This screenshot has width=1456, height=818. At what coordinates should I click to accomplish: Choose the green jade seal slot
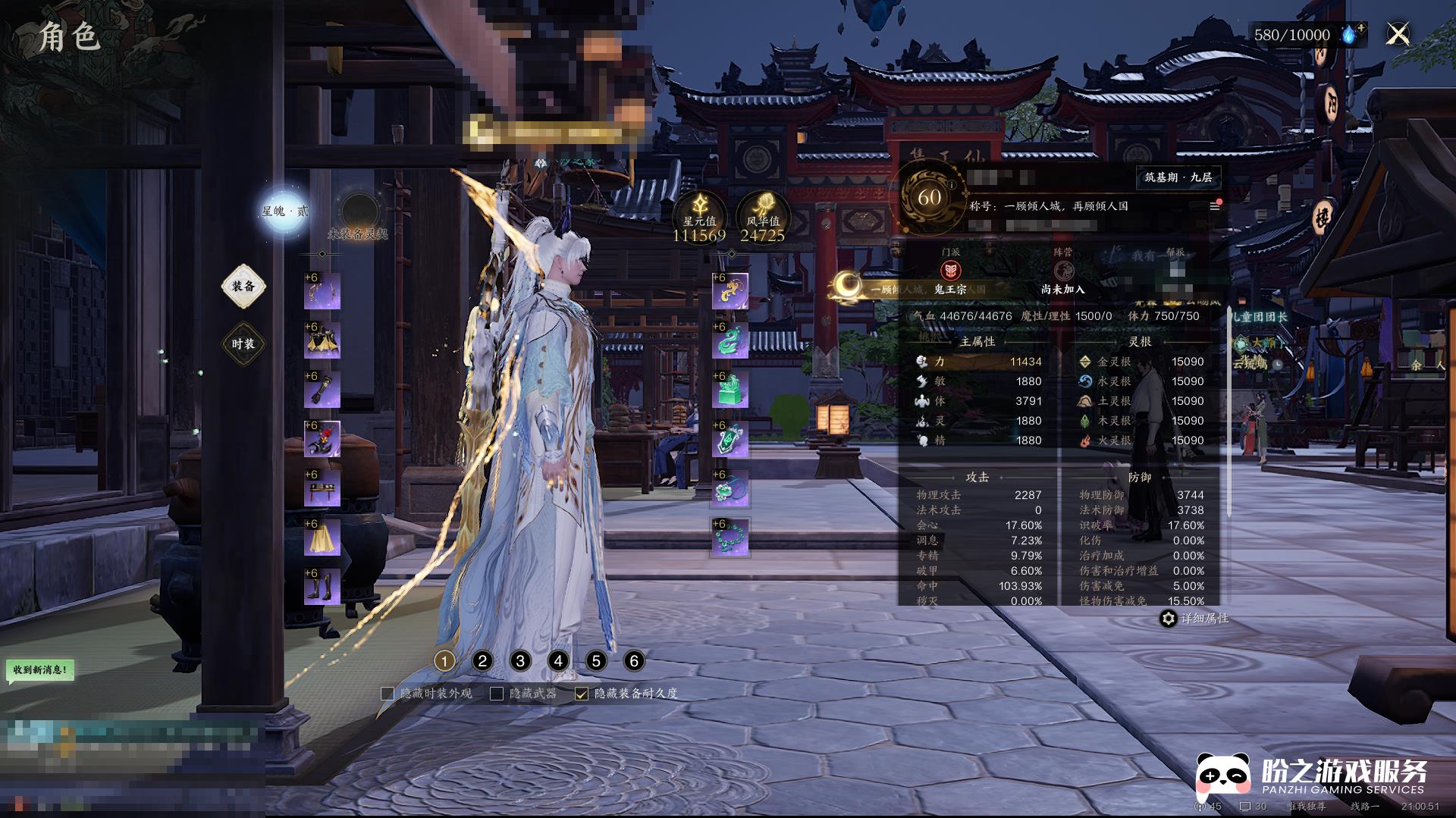coord(730,390)
